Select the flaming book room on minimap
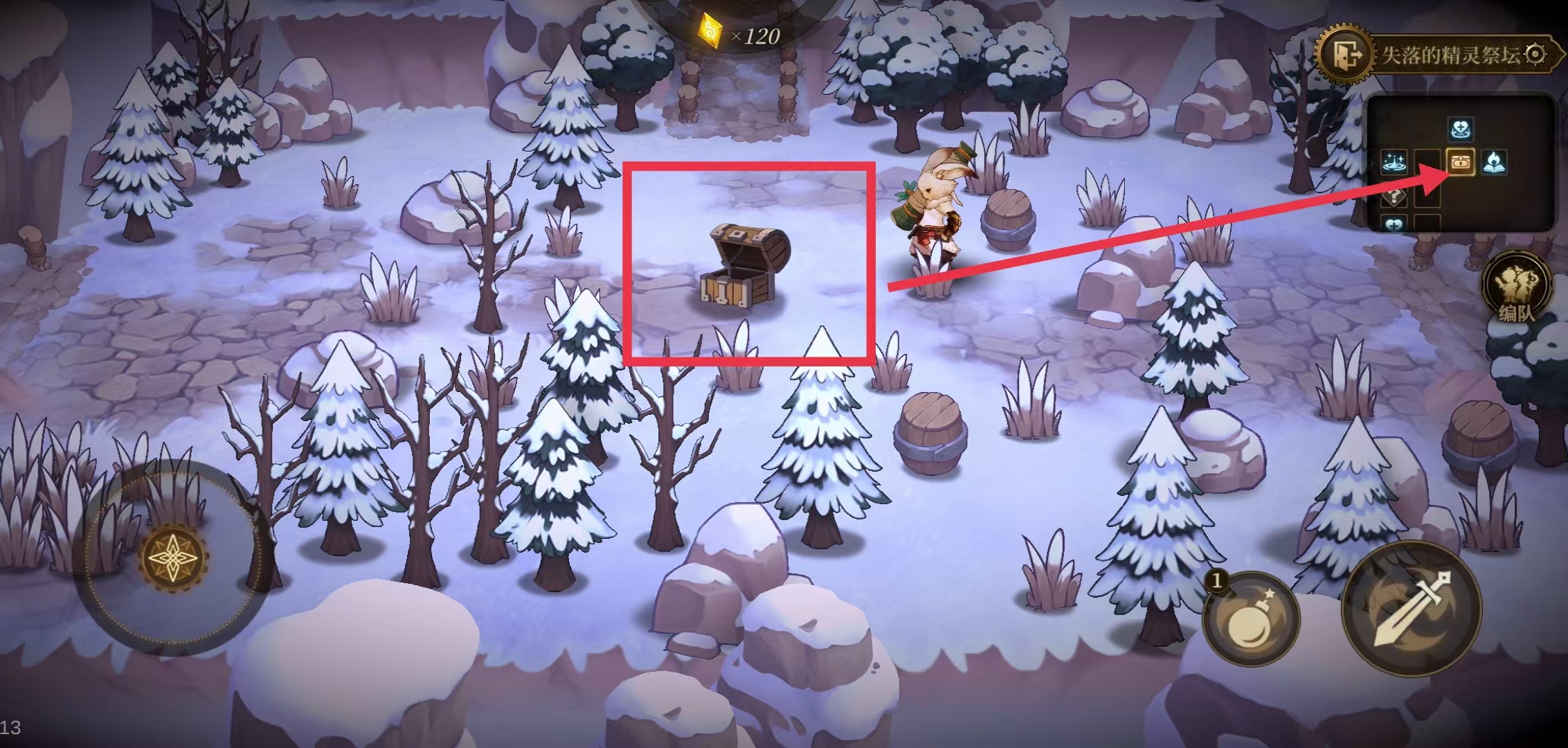The height and width of the screenshot is (748, 1568). coord(1493,163)
